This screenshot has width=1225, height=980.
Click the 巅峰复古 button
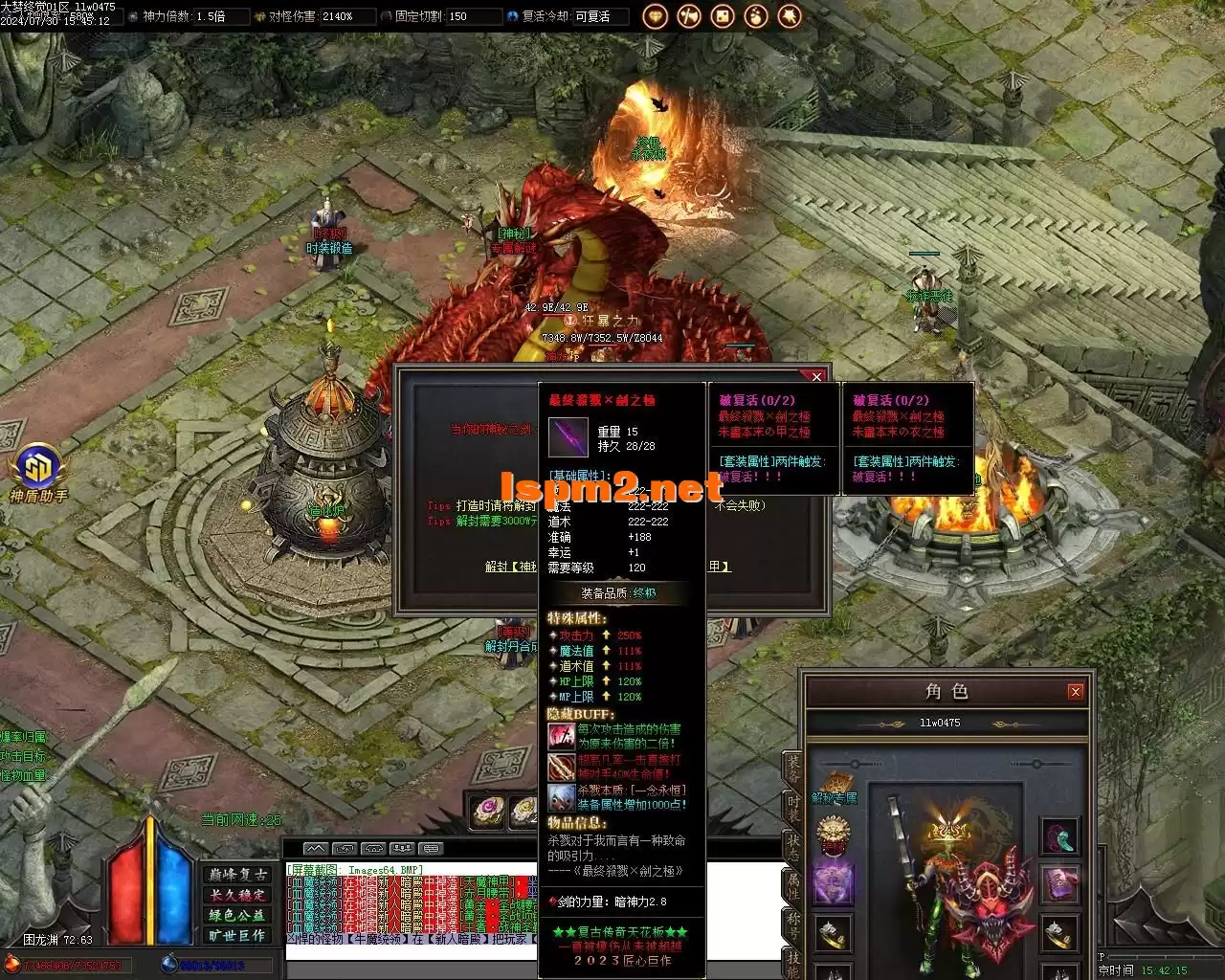(238, 875)
